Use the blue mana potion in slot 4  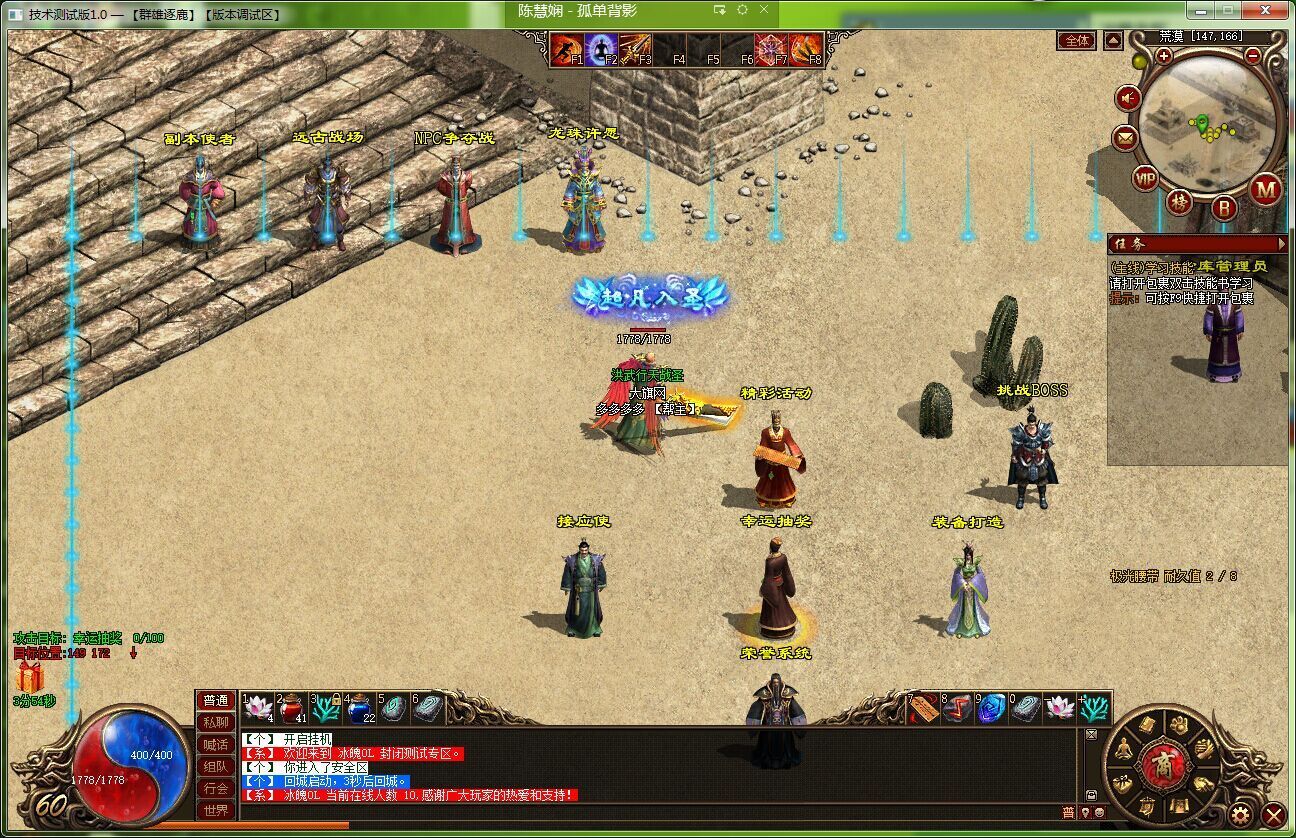(359, 708)
